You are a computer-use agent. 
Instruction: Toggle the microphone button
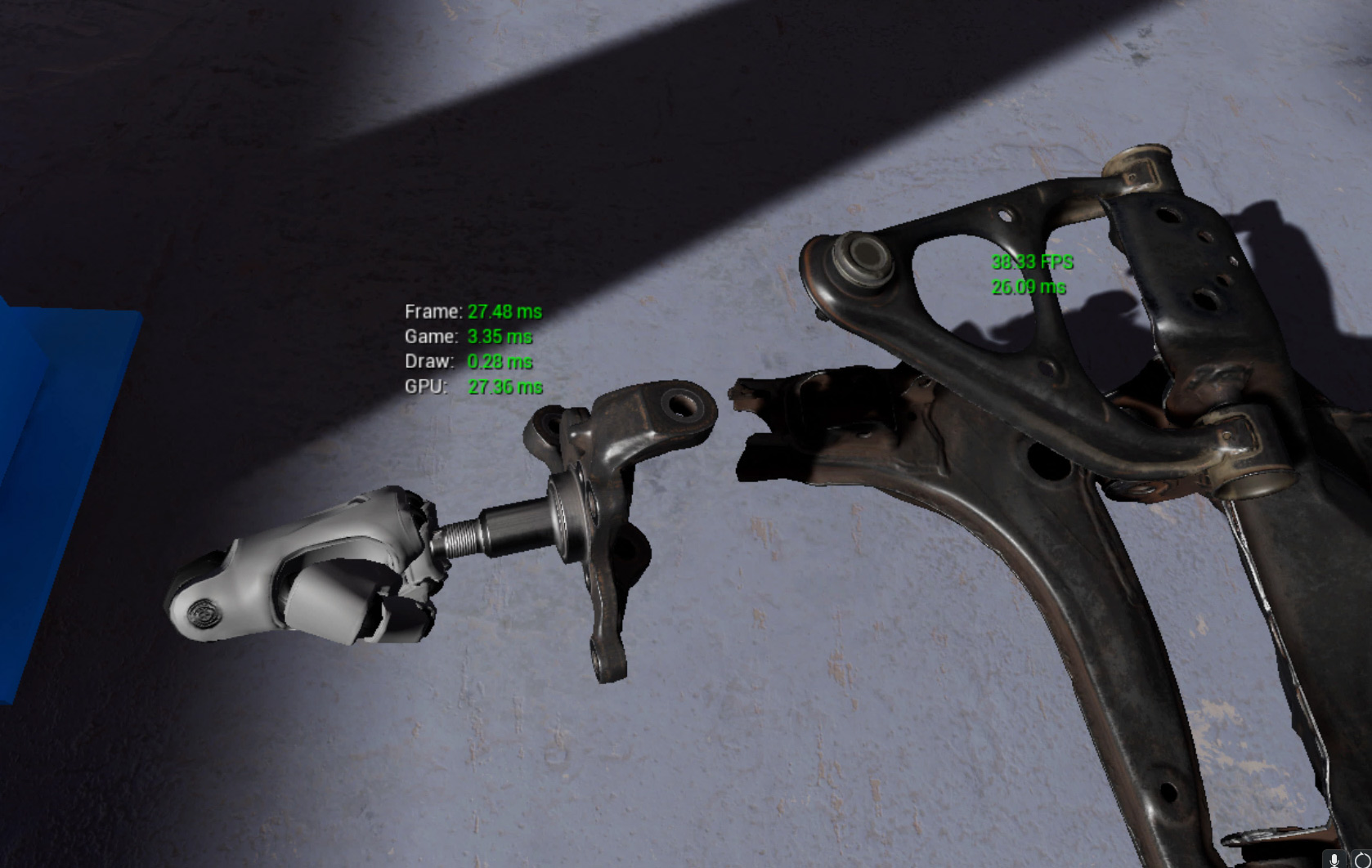point(1334,859)
